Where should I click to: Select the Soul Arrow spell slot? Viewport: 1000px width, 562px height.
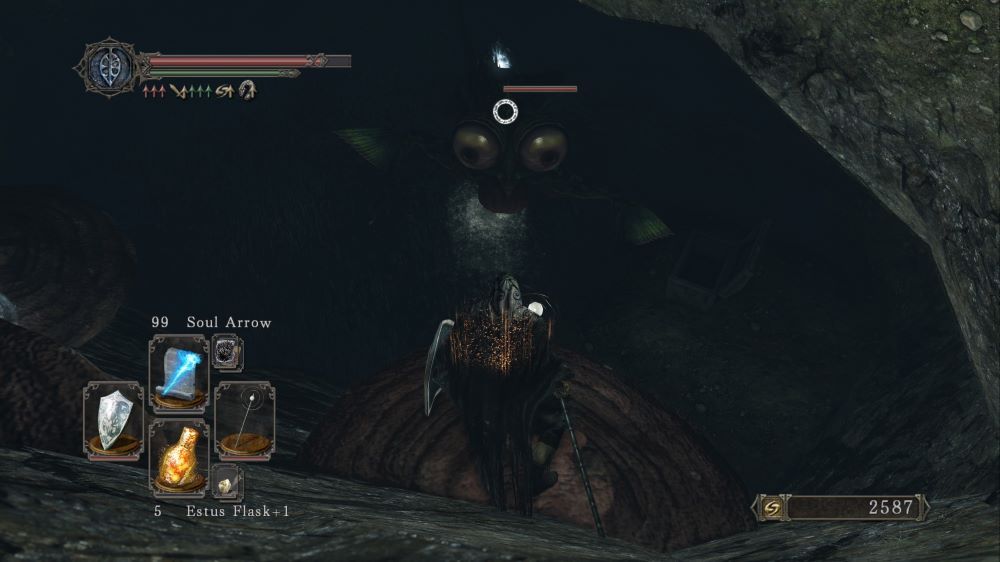click(179, 372)
